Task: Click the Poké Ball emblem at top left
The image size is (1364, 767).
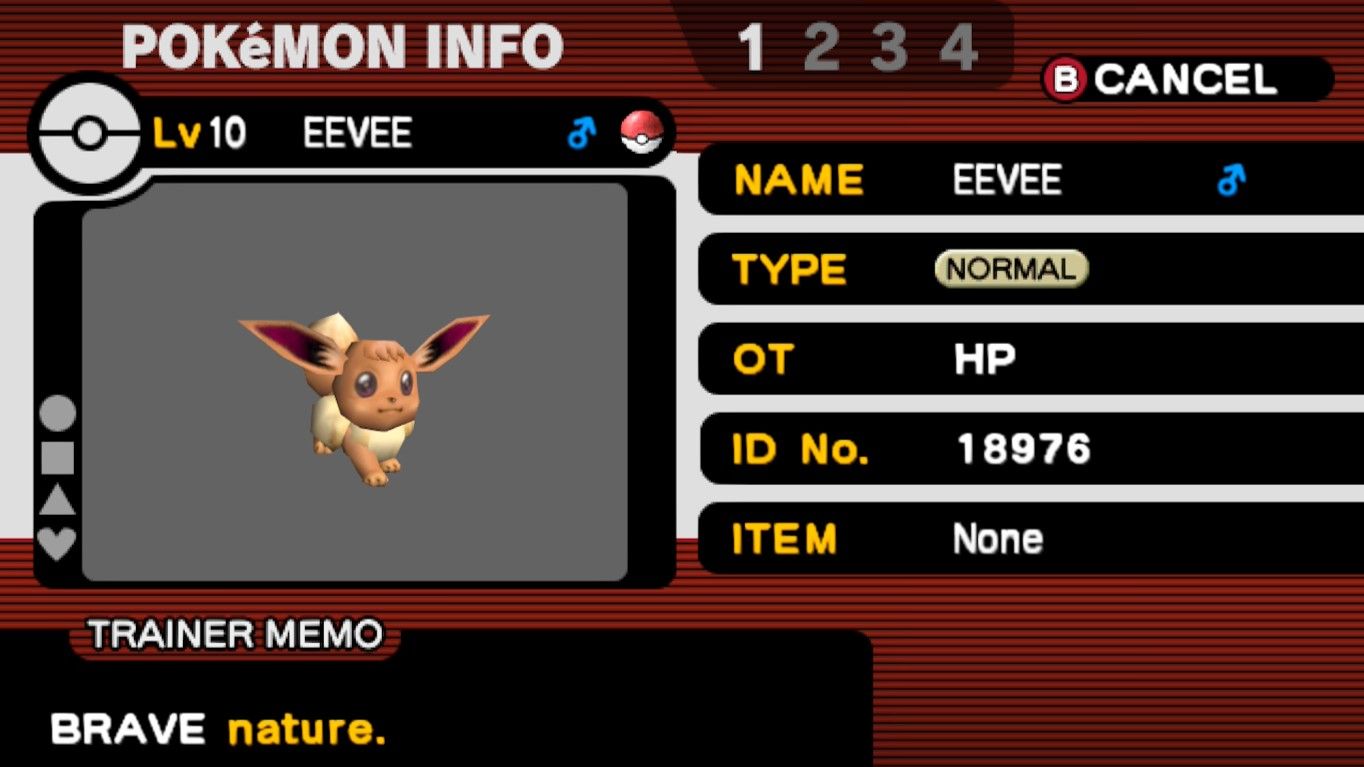Action: (x=88, y=134)
